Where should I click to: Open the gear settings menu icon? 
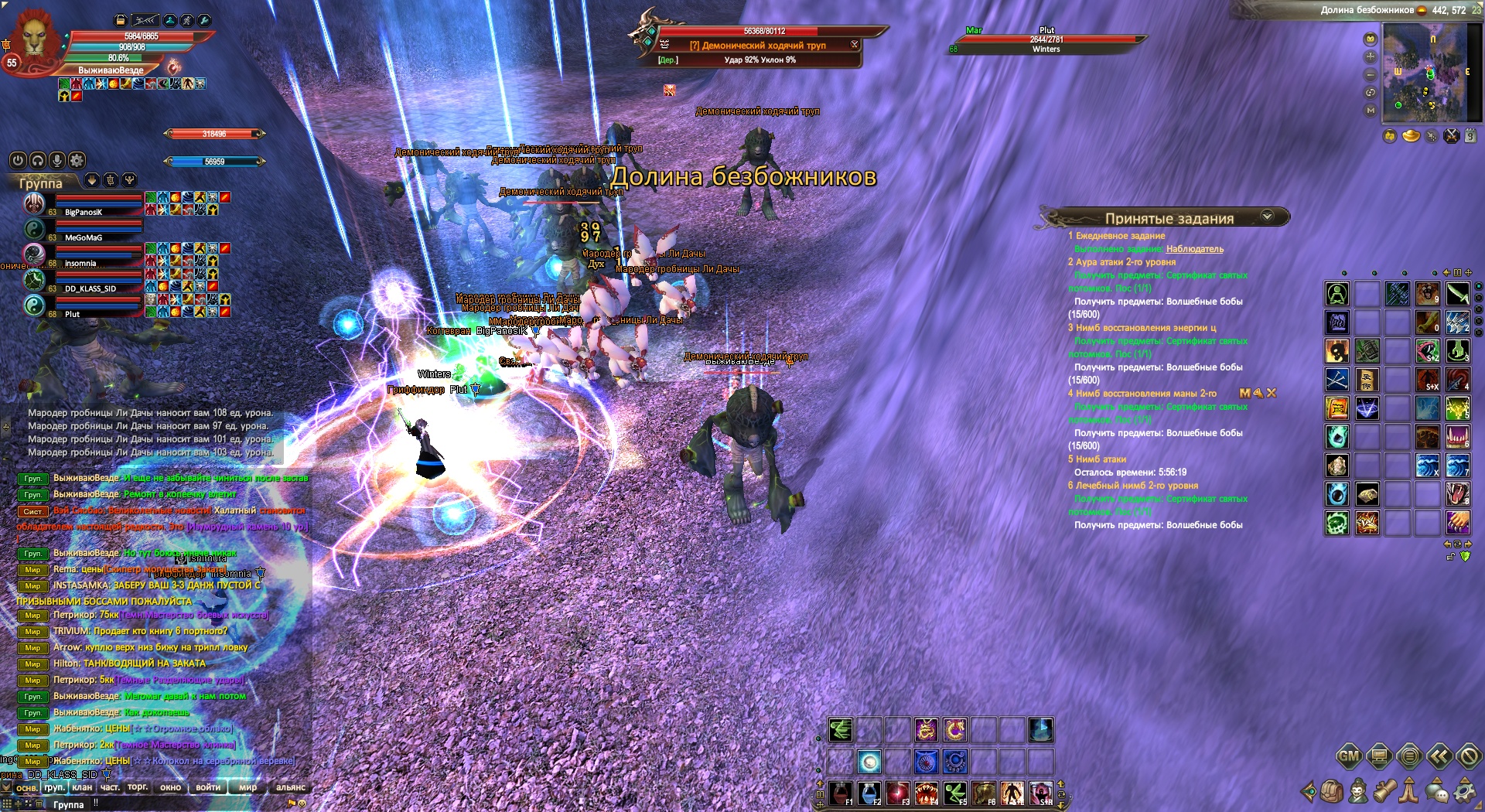click(1464, 791)
